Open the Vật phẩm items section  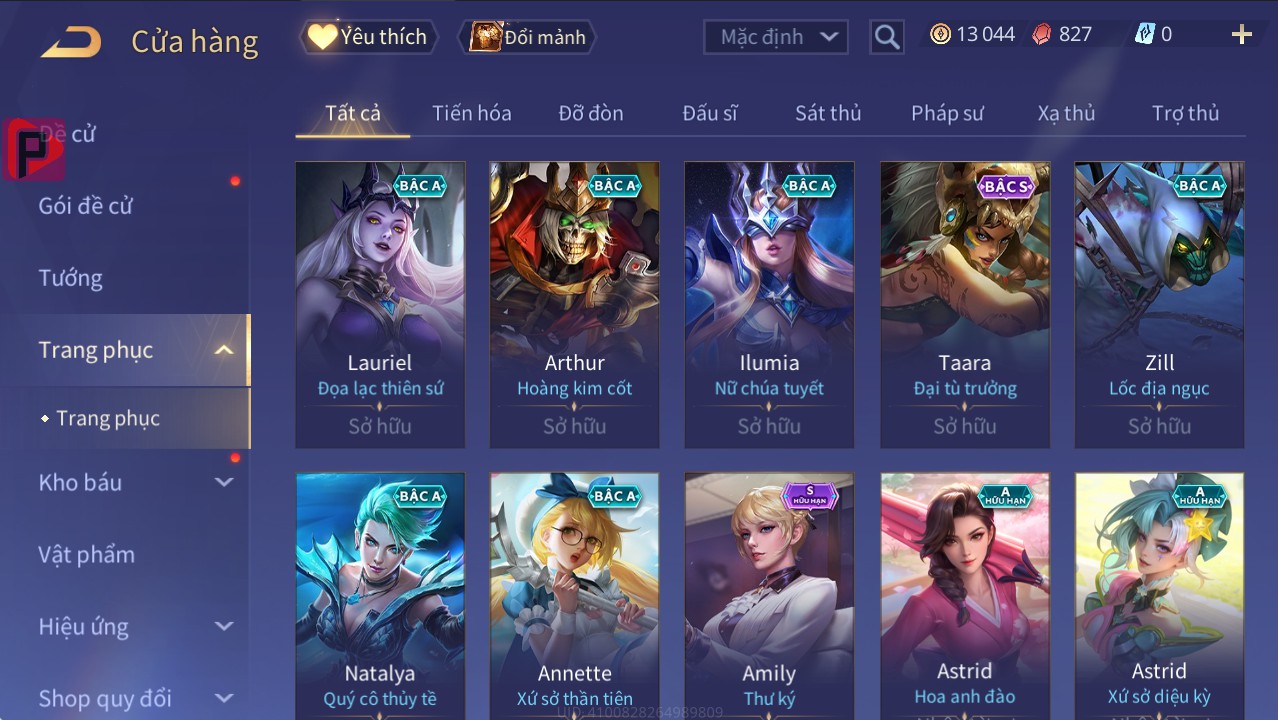(x=87, y=554)
